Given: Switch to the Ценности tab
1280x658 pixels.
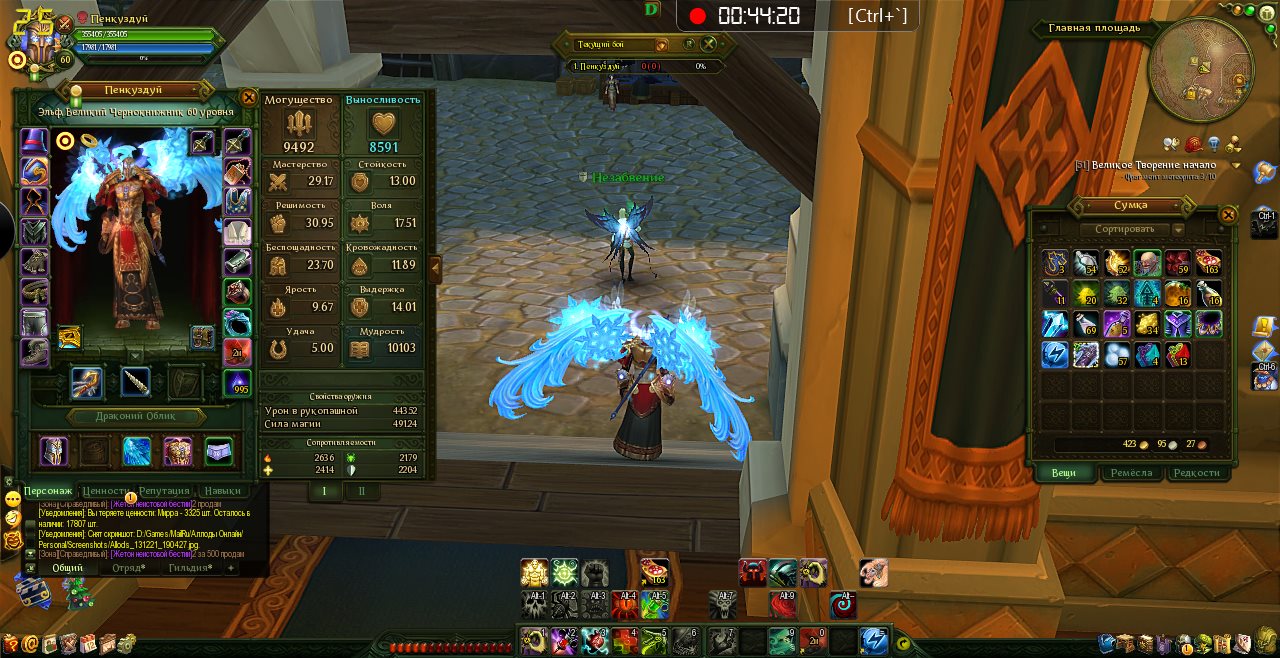Looking at the screenshot, I should tap(104, 491).
